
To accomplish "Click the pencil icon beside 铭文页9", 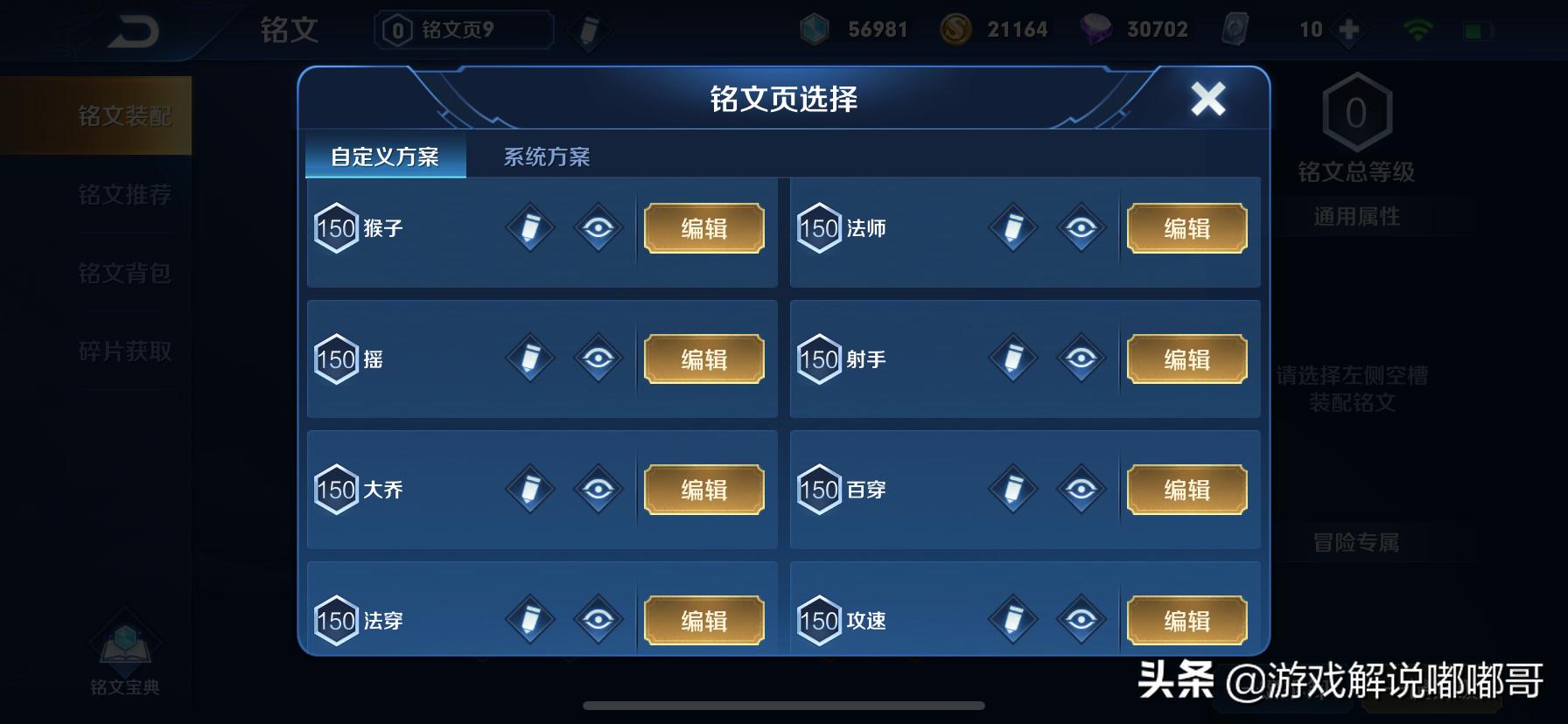I will (588, 29).
